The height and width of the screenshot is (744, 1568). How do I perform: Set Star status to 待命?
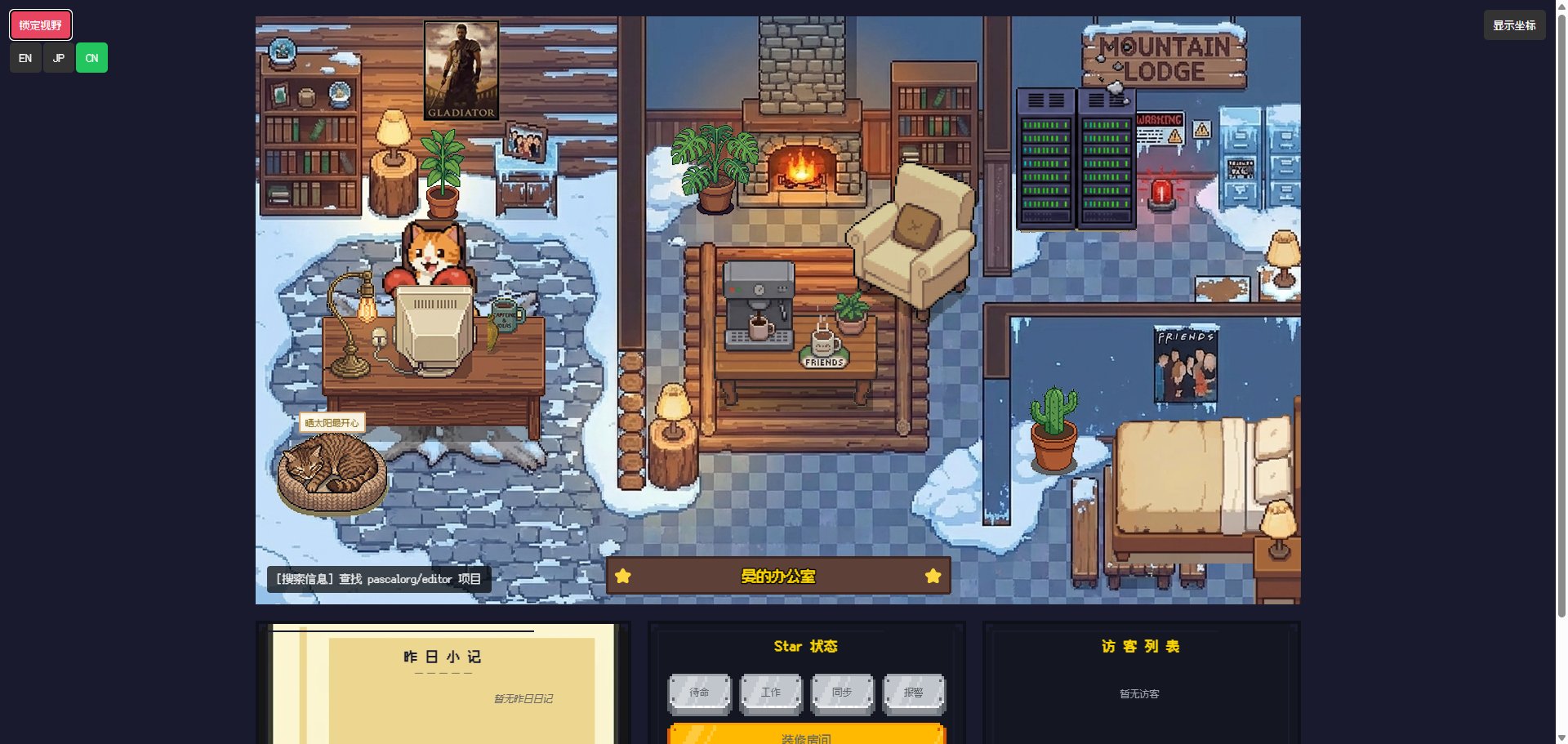click(700, 693)
